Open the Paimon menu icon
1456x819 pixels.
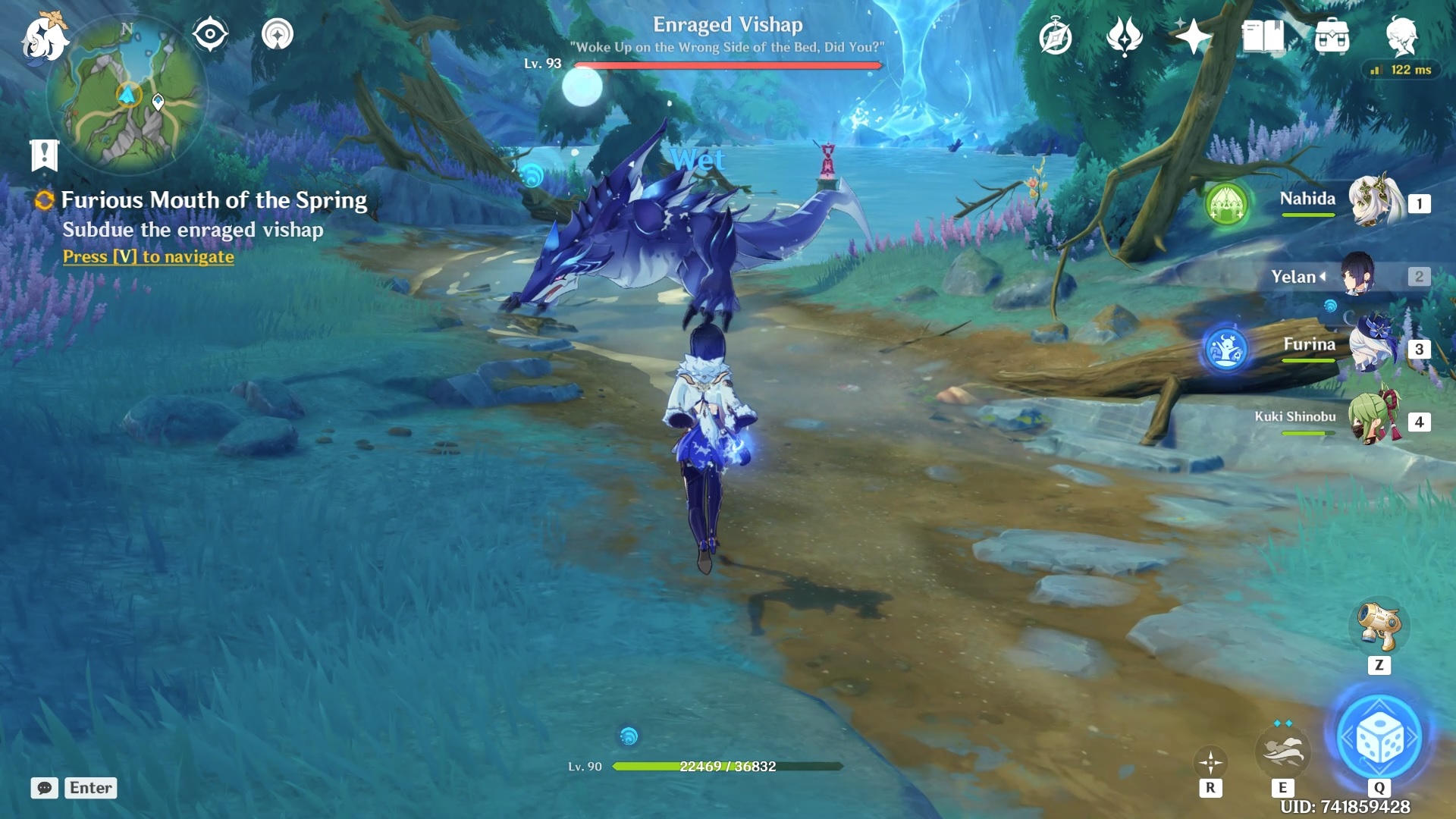(x=44, y=38)
